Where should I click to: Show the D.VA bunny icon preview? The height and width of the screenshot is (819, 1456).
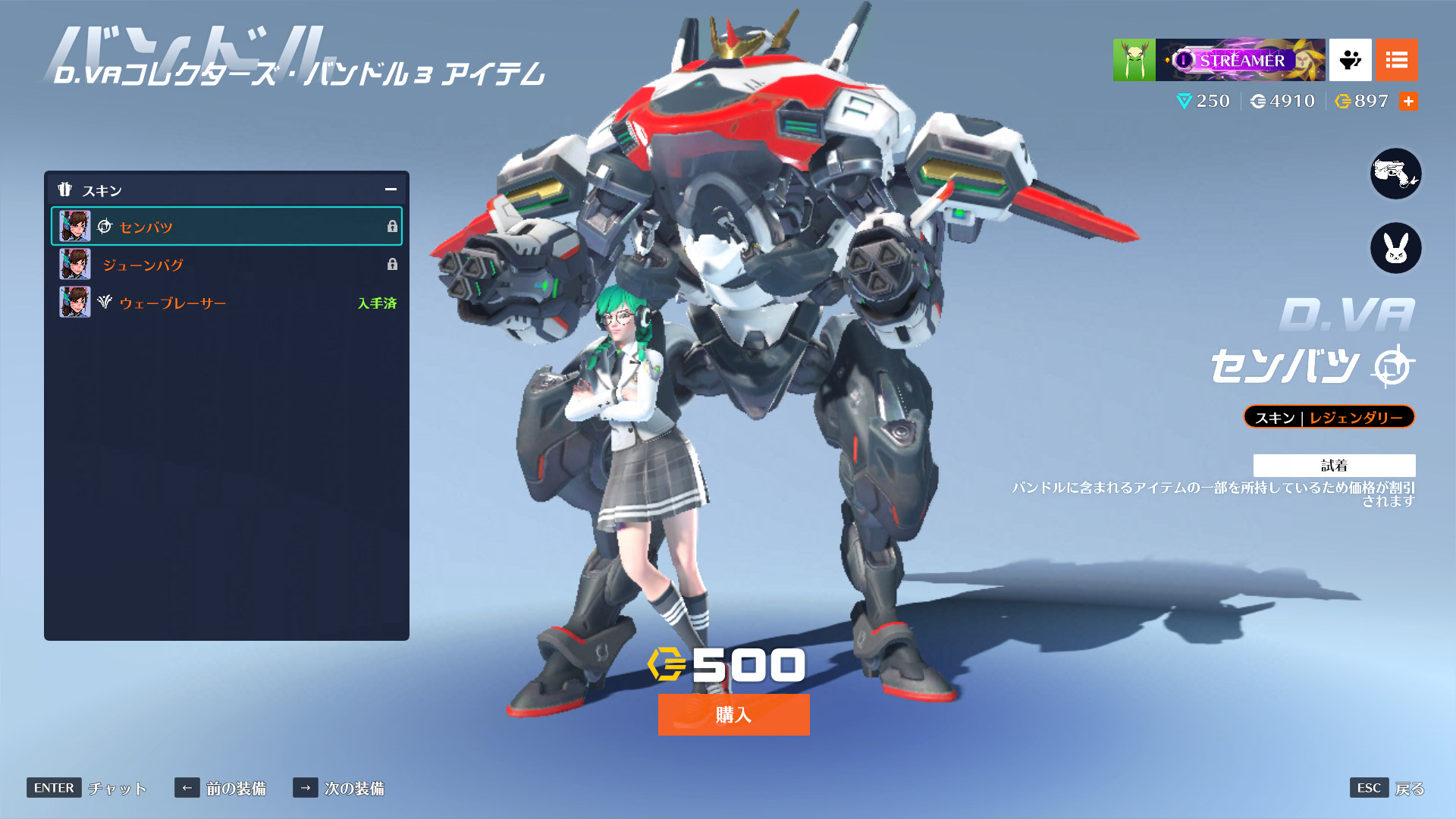pos(1395,248)
